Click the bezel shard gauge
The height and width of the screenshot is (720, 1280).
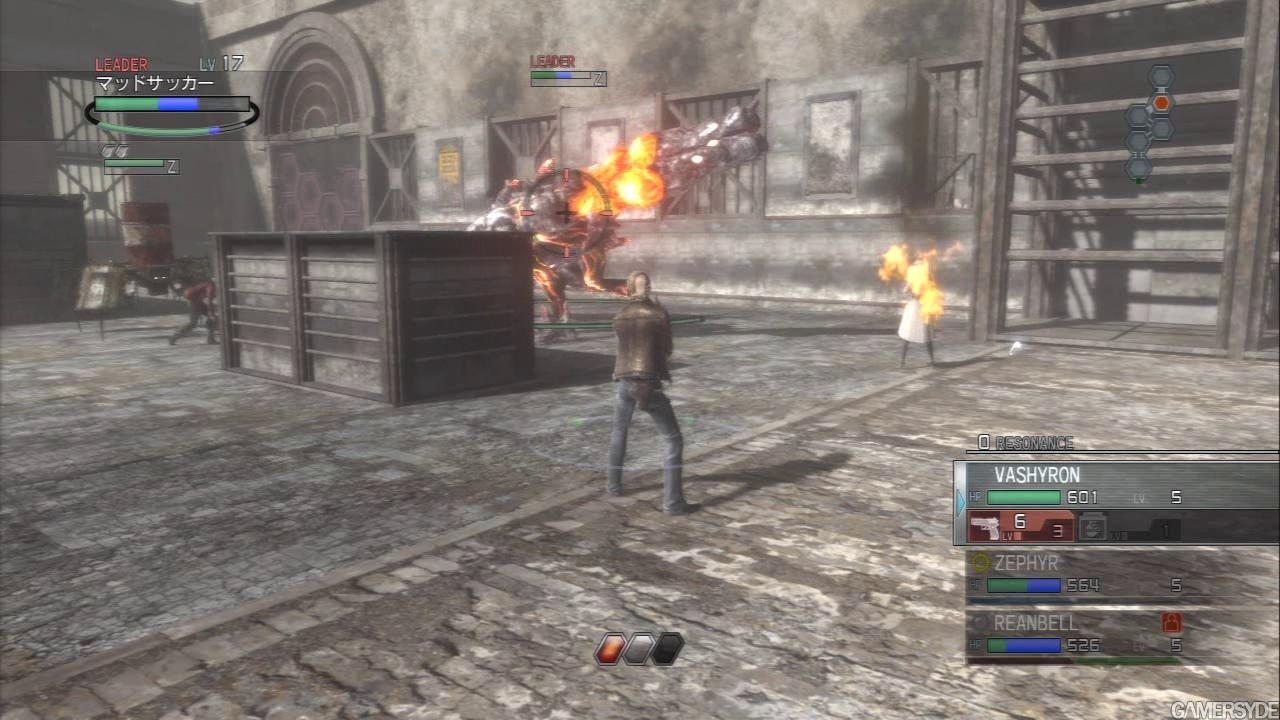(639, 649)
